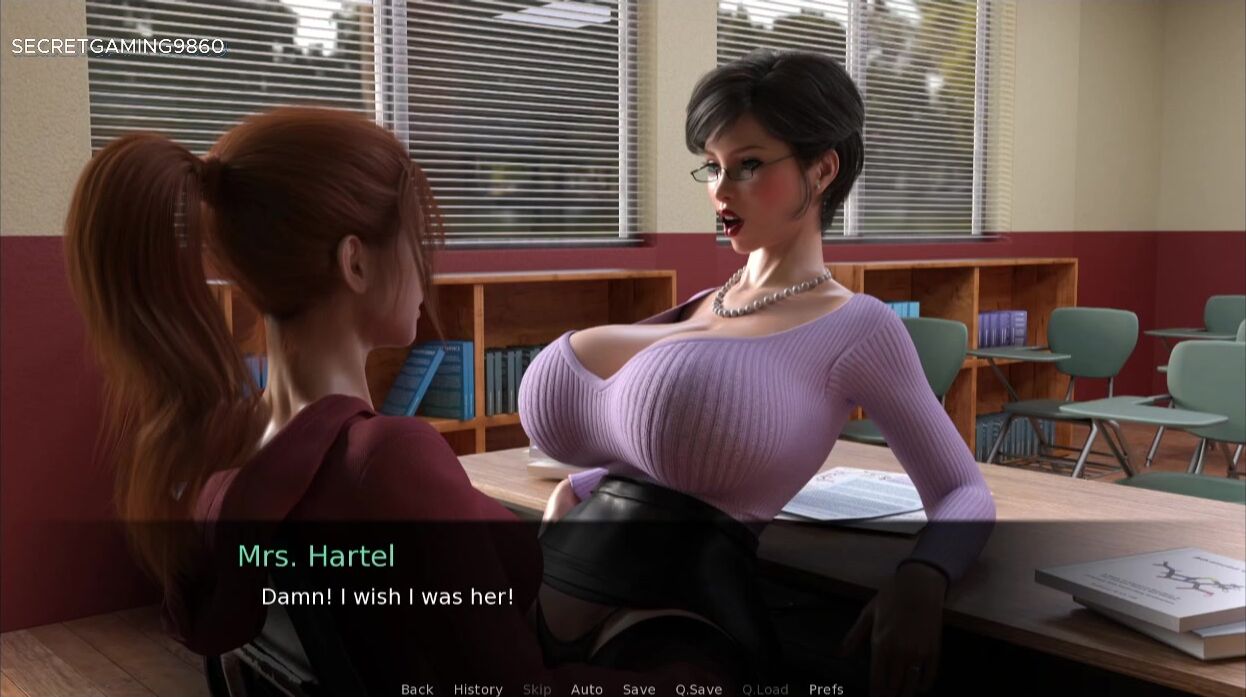
Task: Advance the dialogue text line
Action: click(387, 597)
